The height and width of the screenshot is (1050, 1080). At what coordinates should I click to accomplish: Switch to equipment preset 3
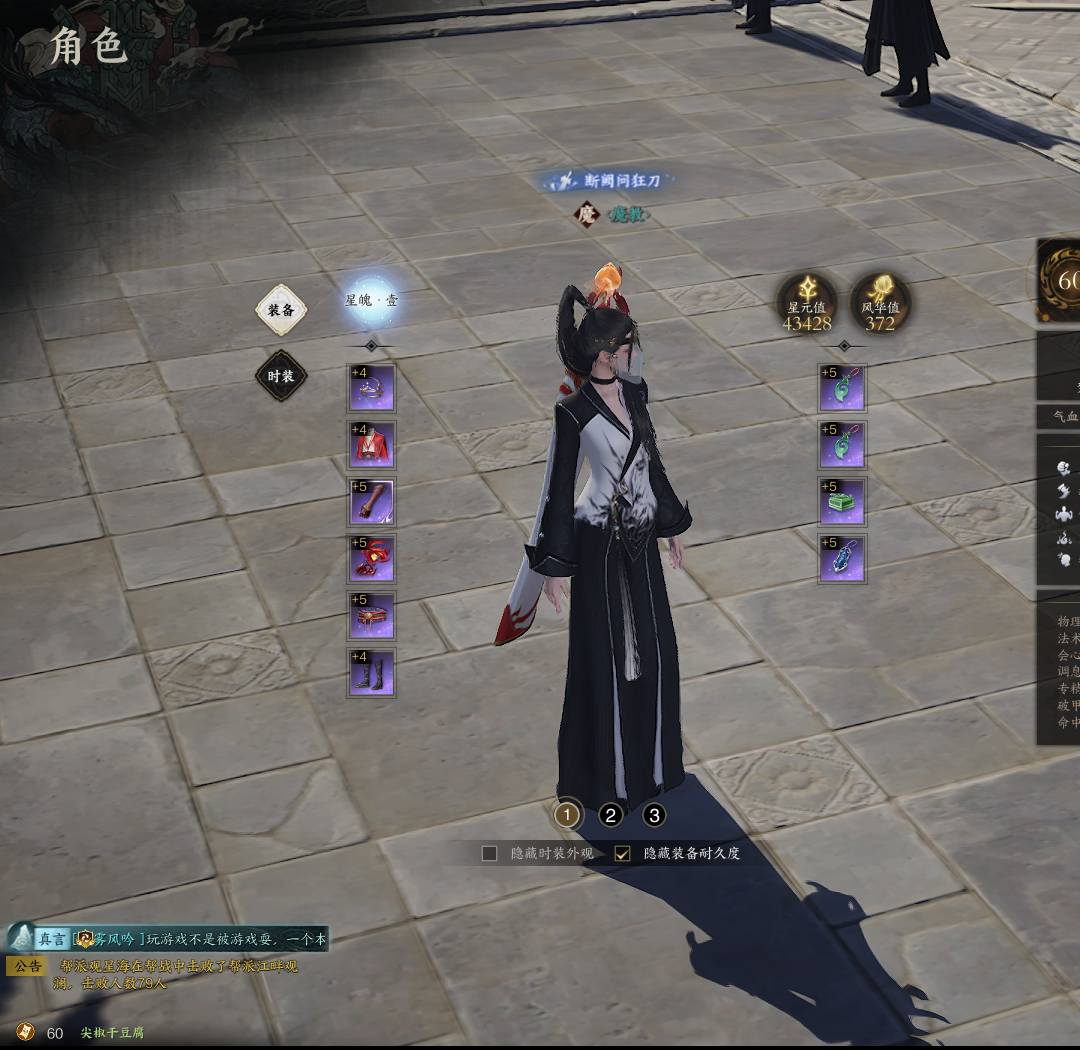(654, 815)
